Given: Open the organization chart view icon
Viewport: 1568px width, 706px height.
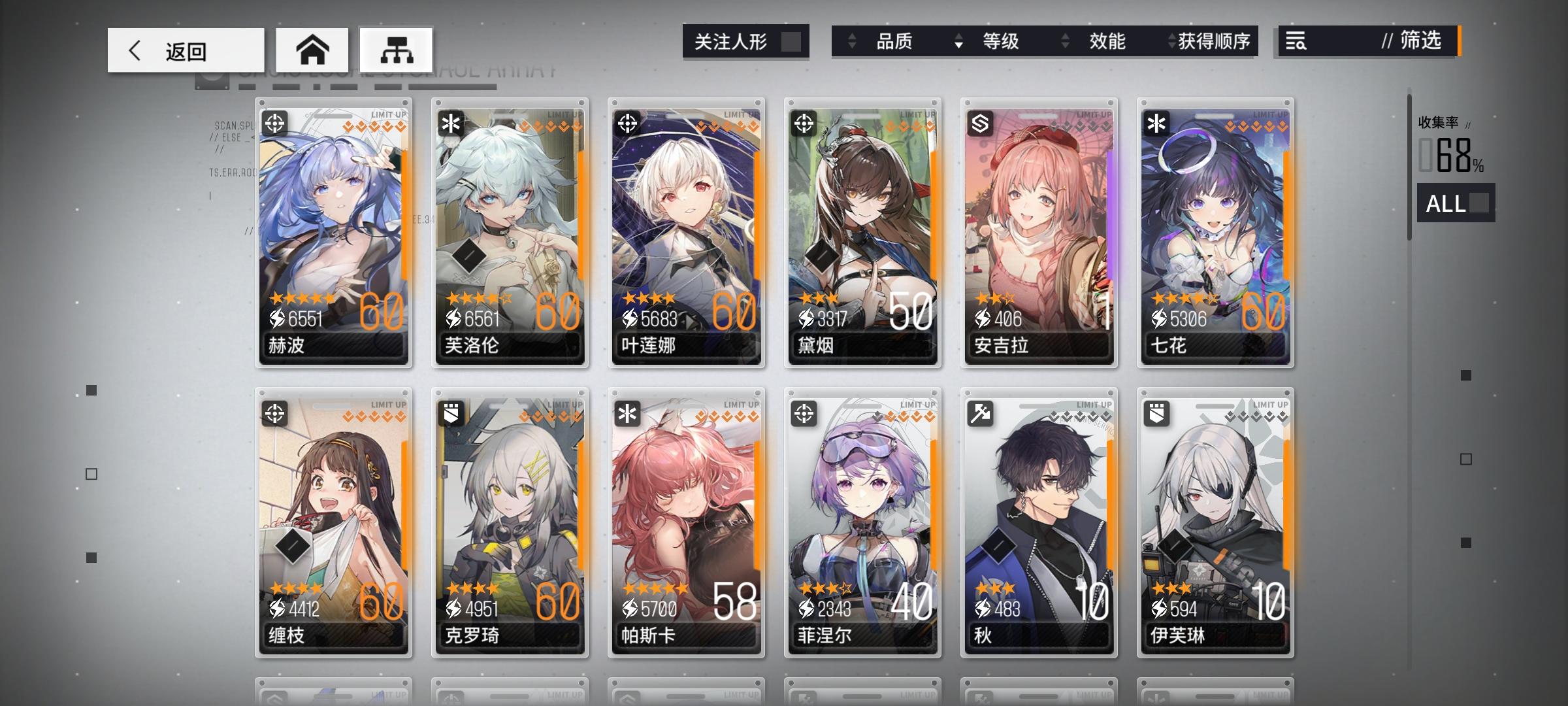Looking at the screenshot, I should point(397,50).
